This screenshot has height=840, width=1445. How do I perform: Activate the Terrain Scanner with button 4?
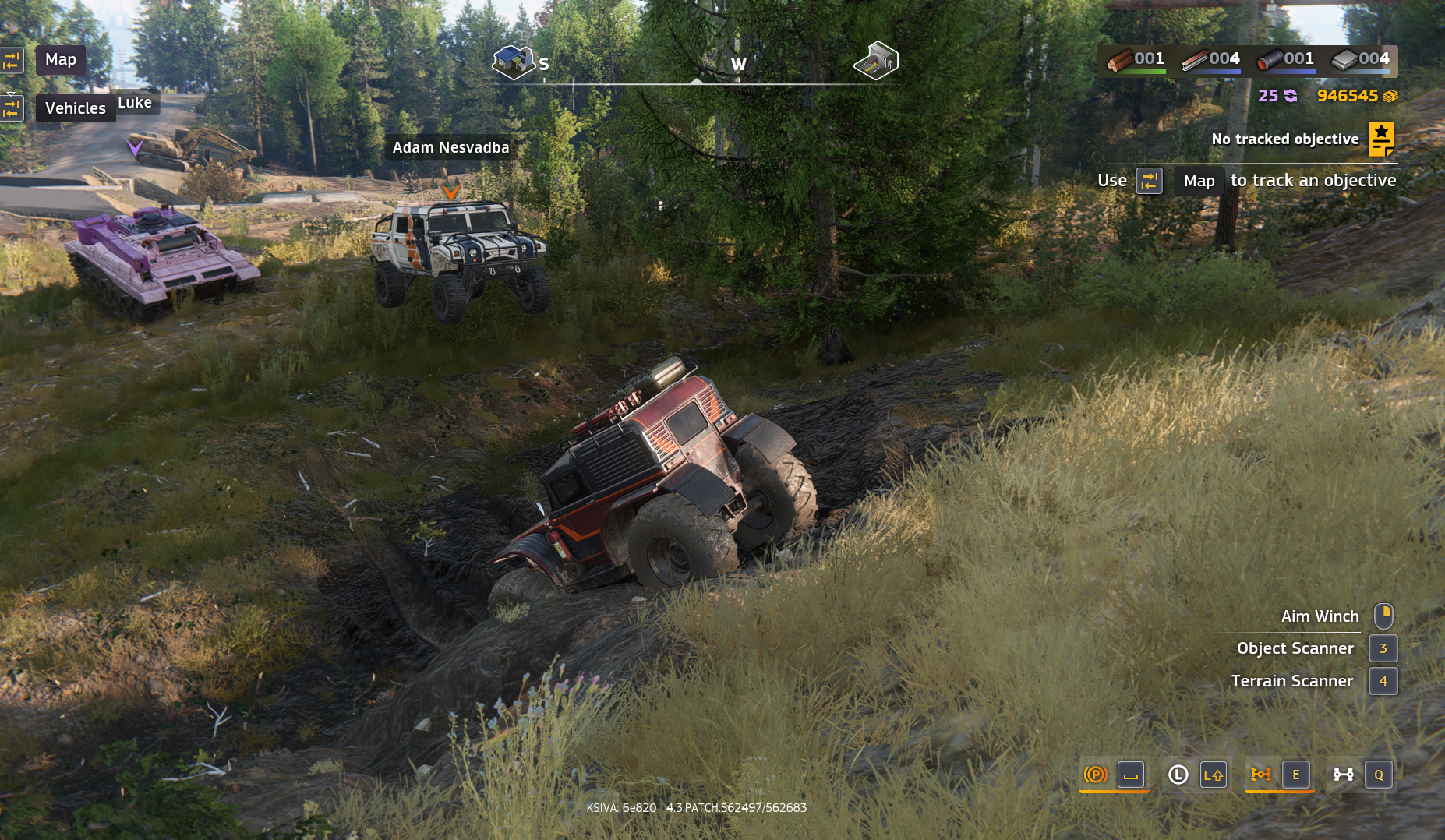[1383, 680]
